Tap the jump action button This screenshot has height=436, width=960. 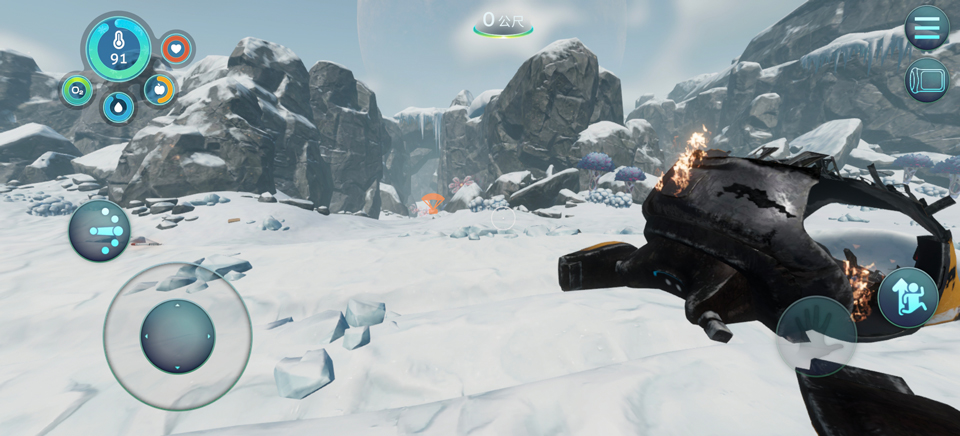[x=907, y=297]
